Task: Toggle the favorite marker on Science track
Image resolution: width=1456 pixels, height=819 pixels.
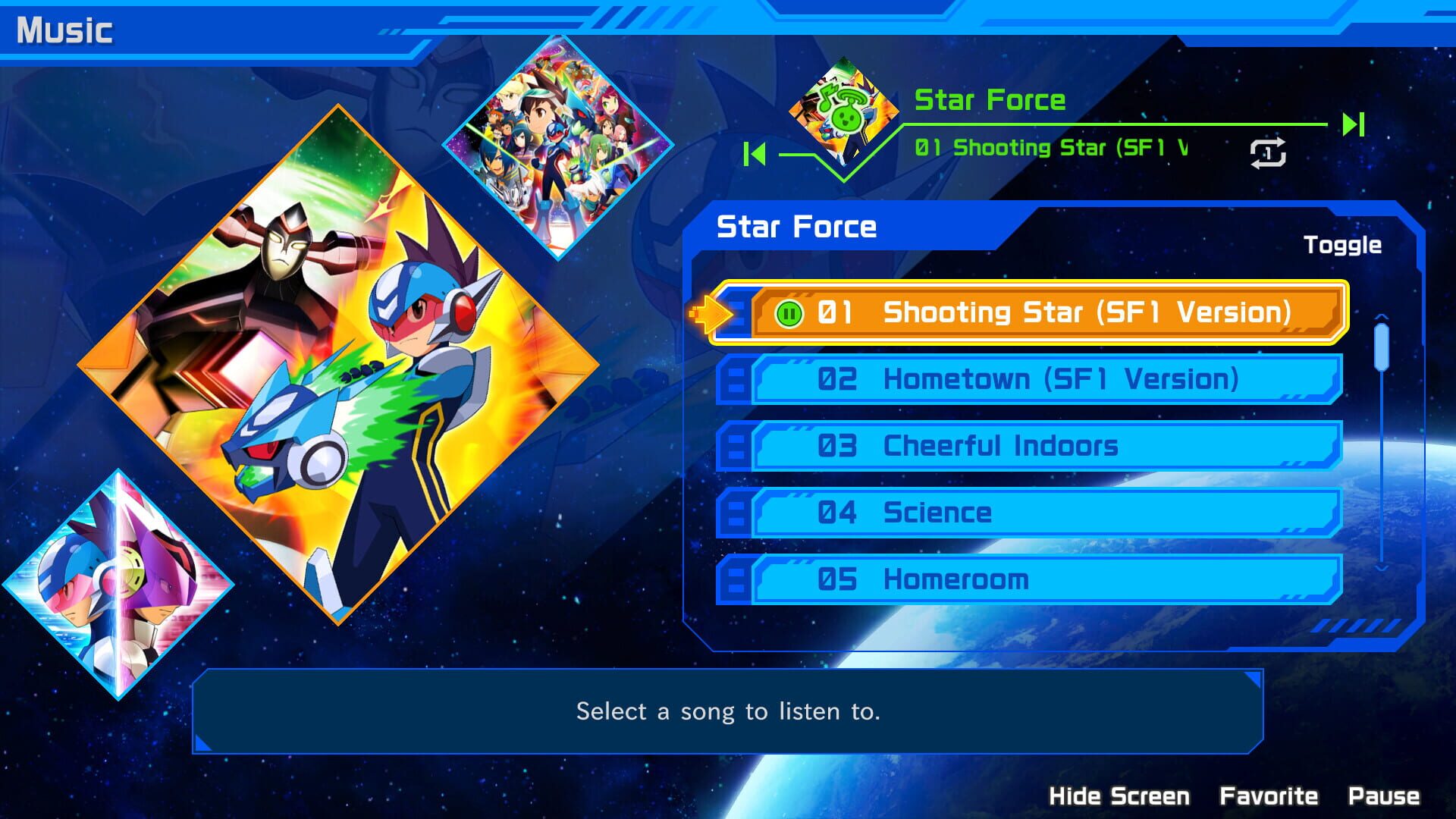Action: 734,513
